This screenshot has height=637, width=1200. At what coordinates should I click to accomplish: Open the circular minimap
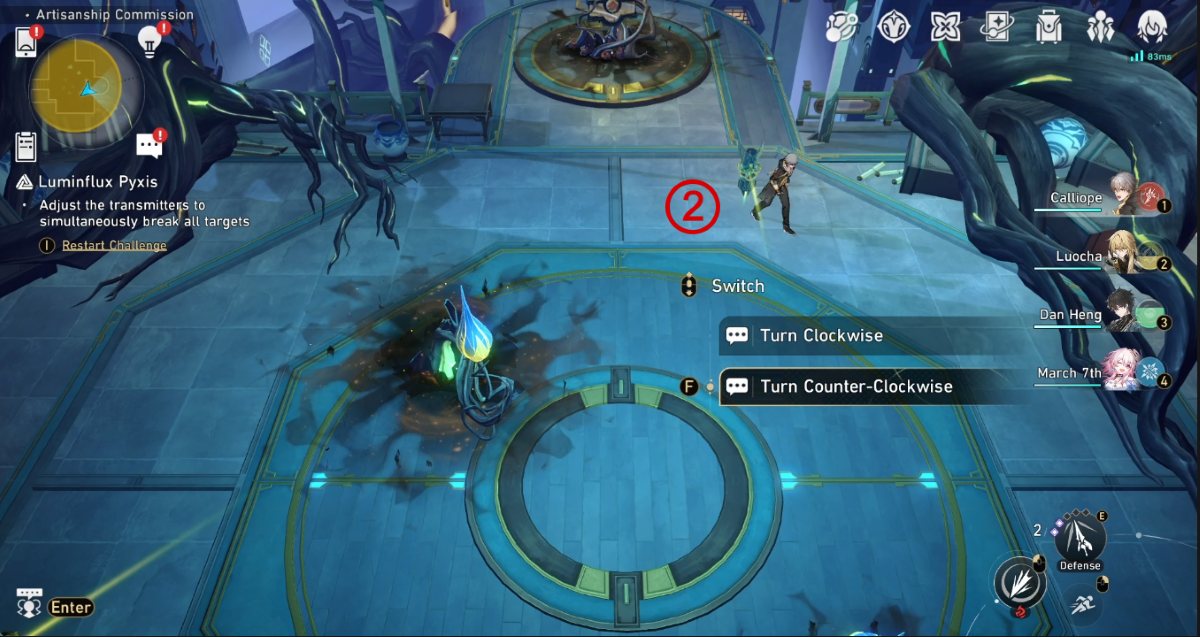84,88
